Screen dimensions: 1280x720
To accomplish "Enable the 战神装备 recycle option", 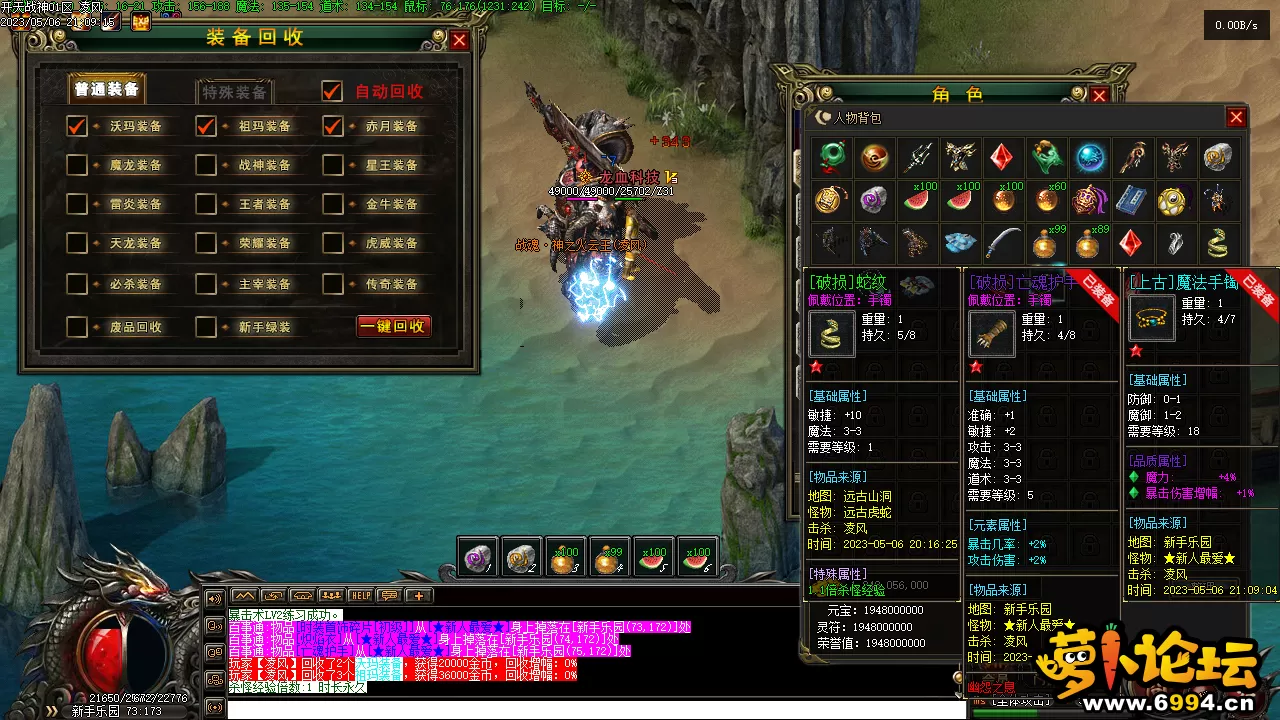I will 206,165.
